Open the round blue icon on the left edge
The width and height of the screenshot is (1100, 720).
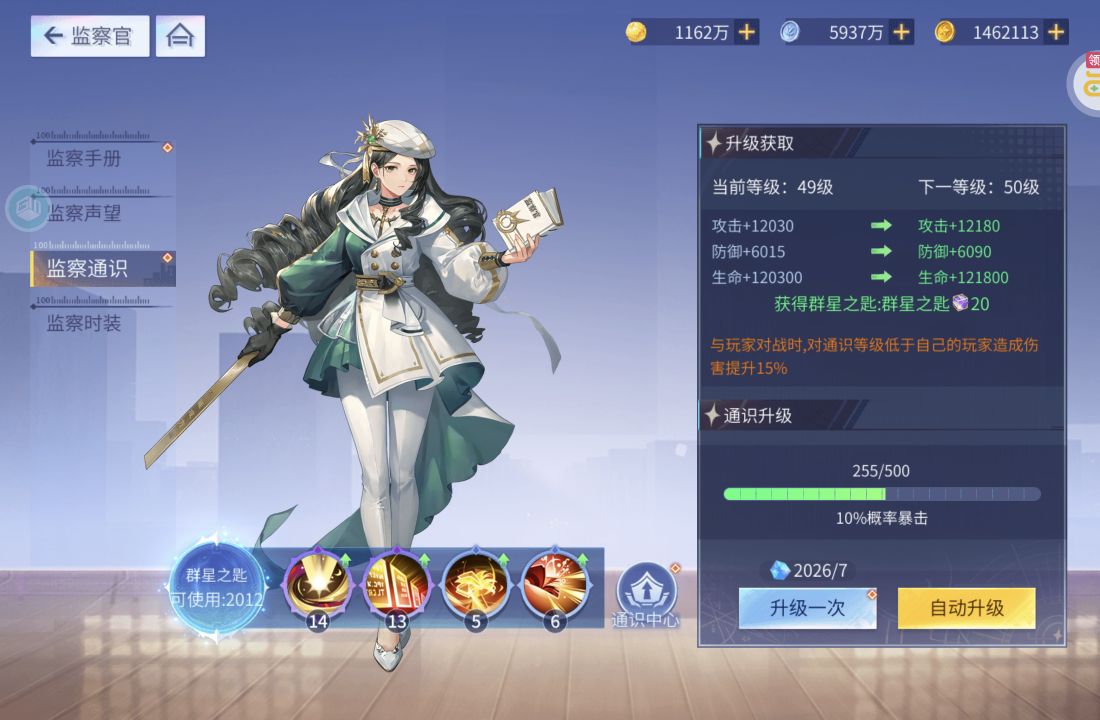[x=27, y=209]
